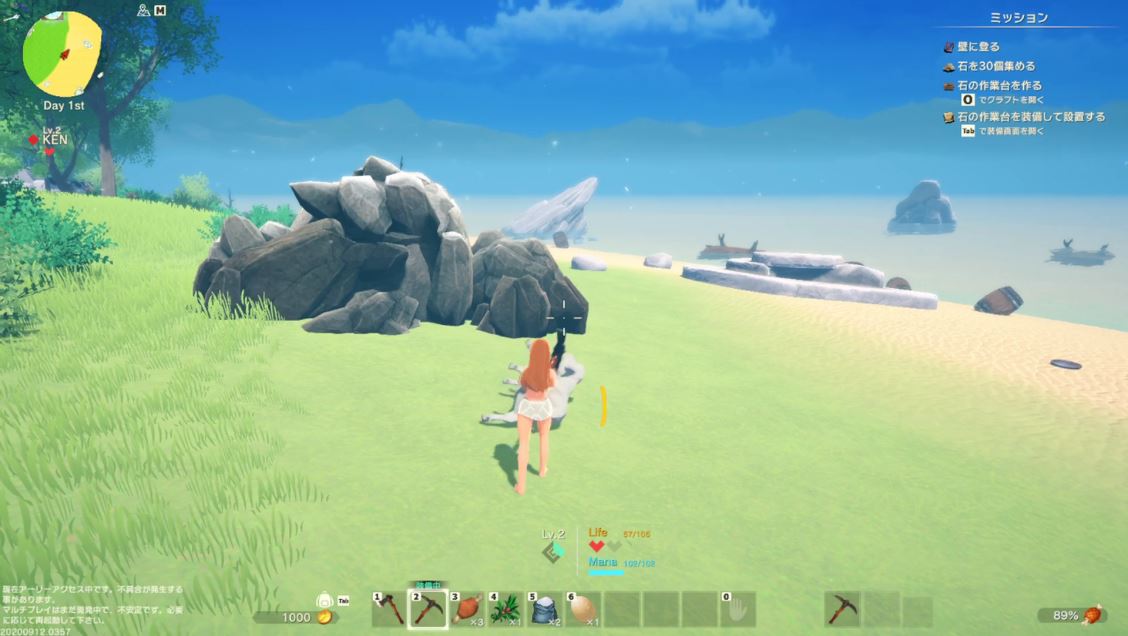1128x636 pixels.
Task: Select the stone axe in hotbar slot 1
Action: tap(389, 609)
